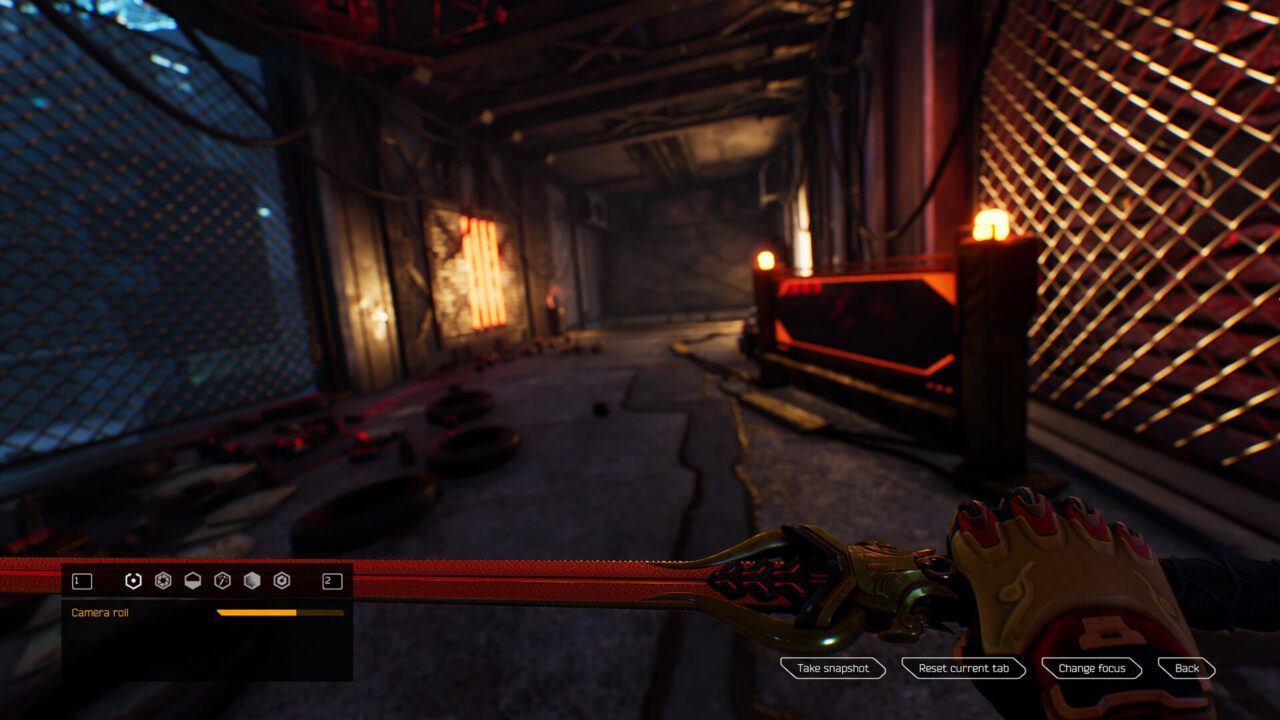Activate Change focus

(1091, 669)
